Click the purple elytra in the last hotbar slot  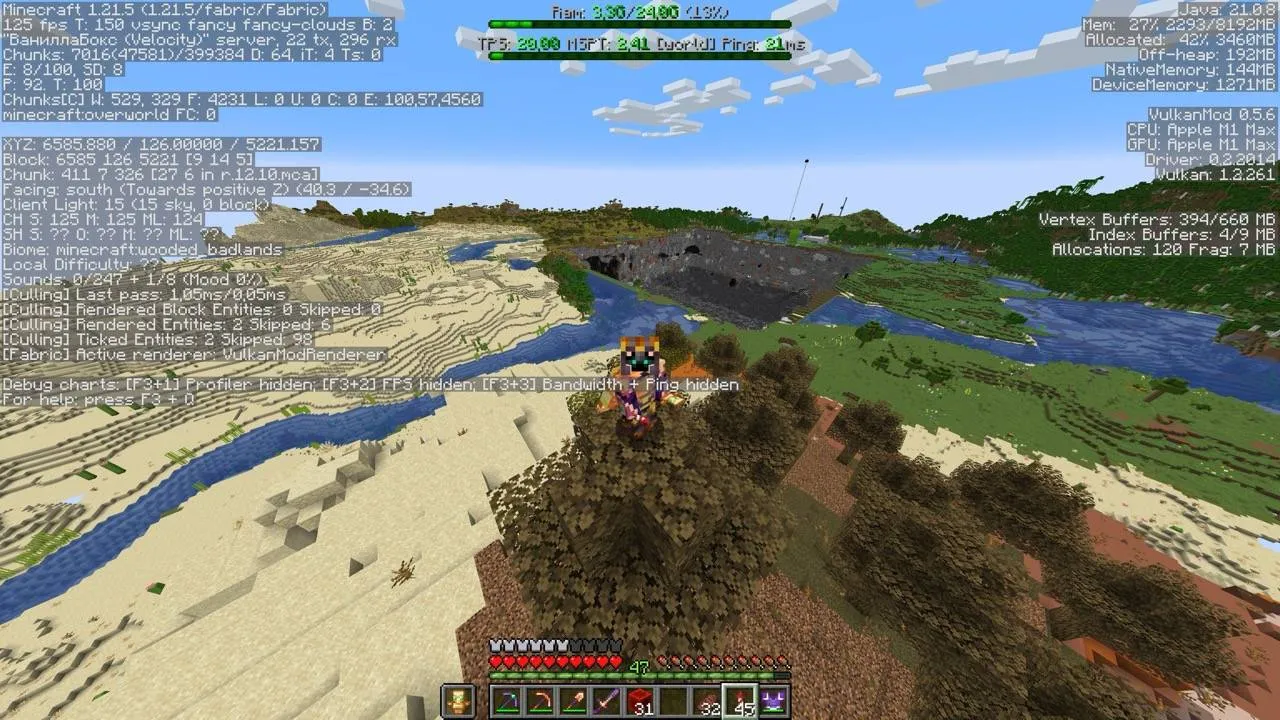(x=773, y=698)
